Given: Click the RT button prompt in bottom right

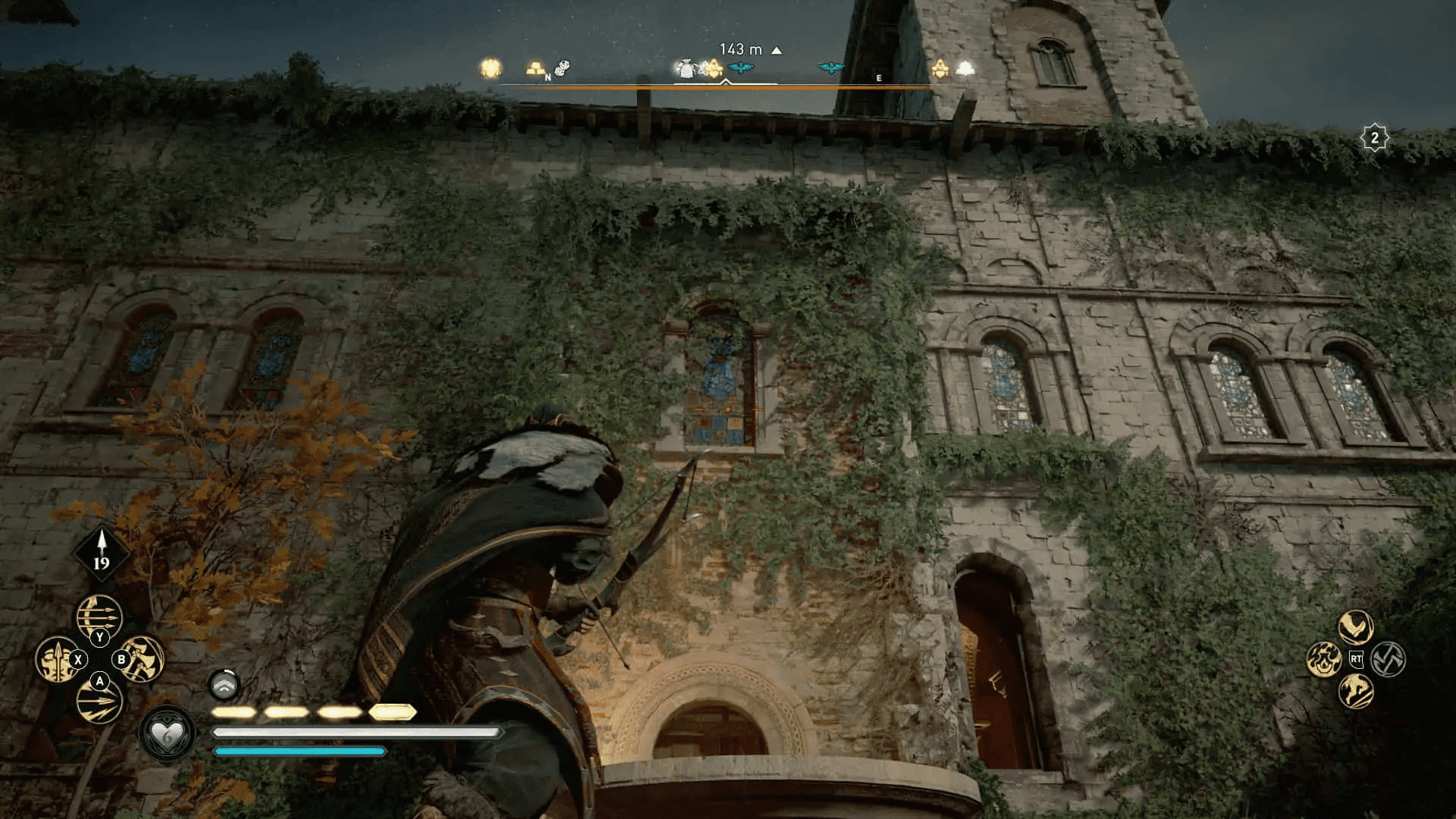Looking at the screenshot, I should pyautogui.click(x=1357, y=660).
